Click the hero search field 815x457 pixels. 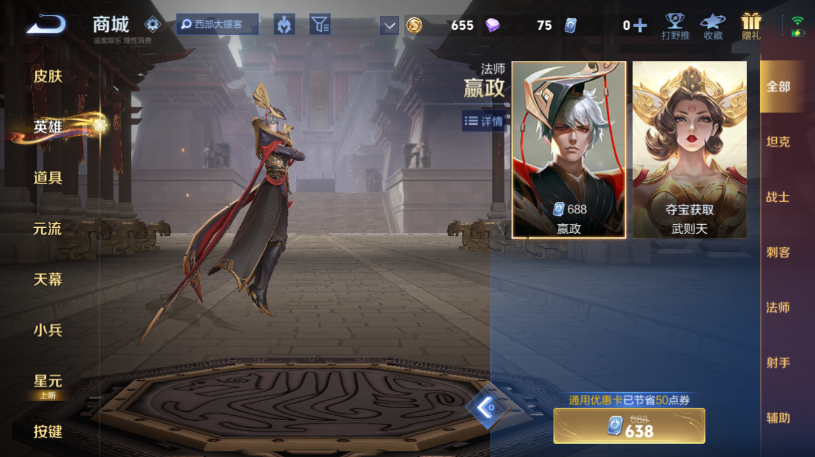pos(218,24)
